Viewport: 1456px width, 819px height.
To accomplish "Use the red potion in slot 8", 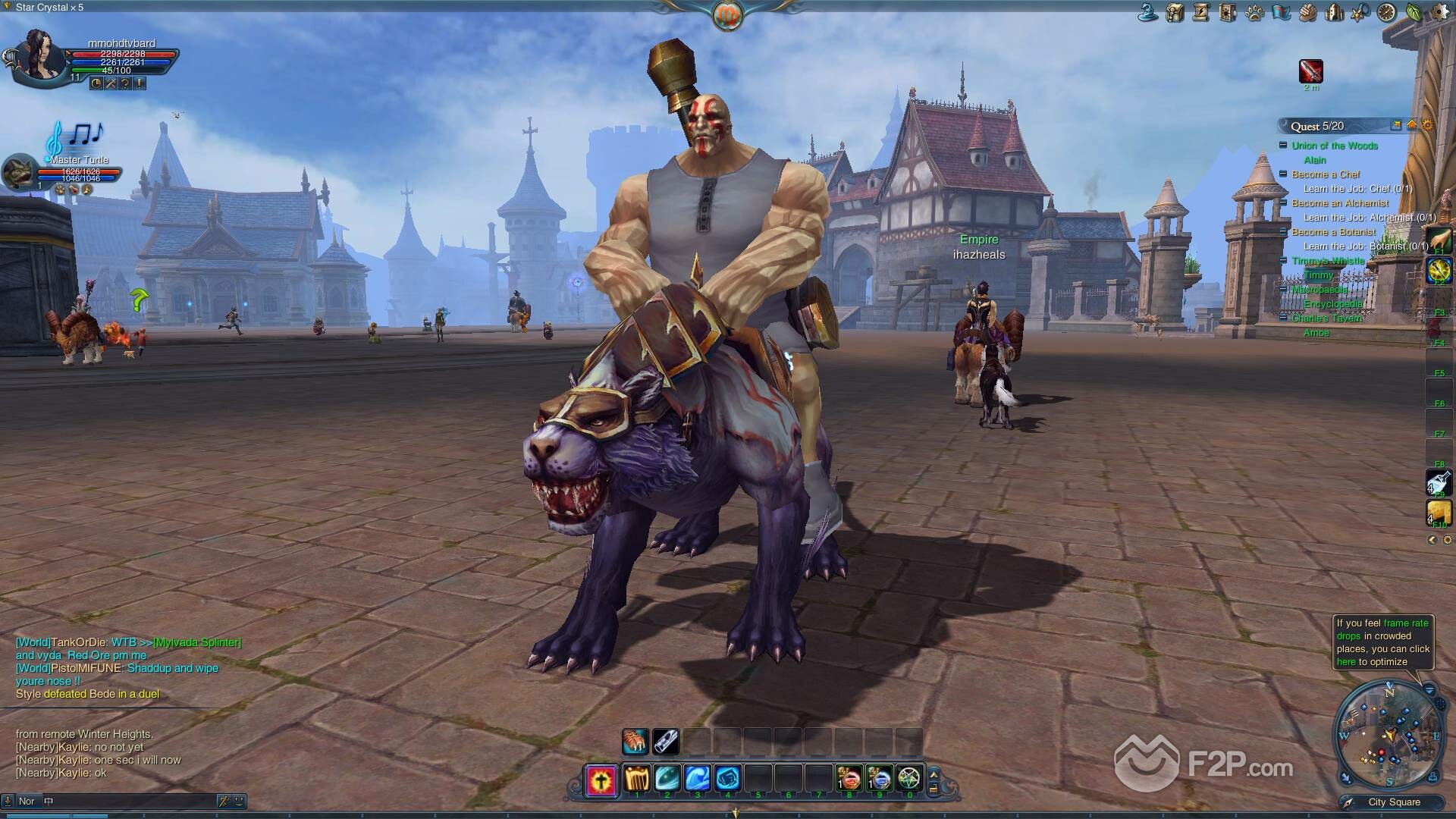I will pyautogui.click(x=849, y=779).
